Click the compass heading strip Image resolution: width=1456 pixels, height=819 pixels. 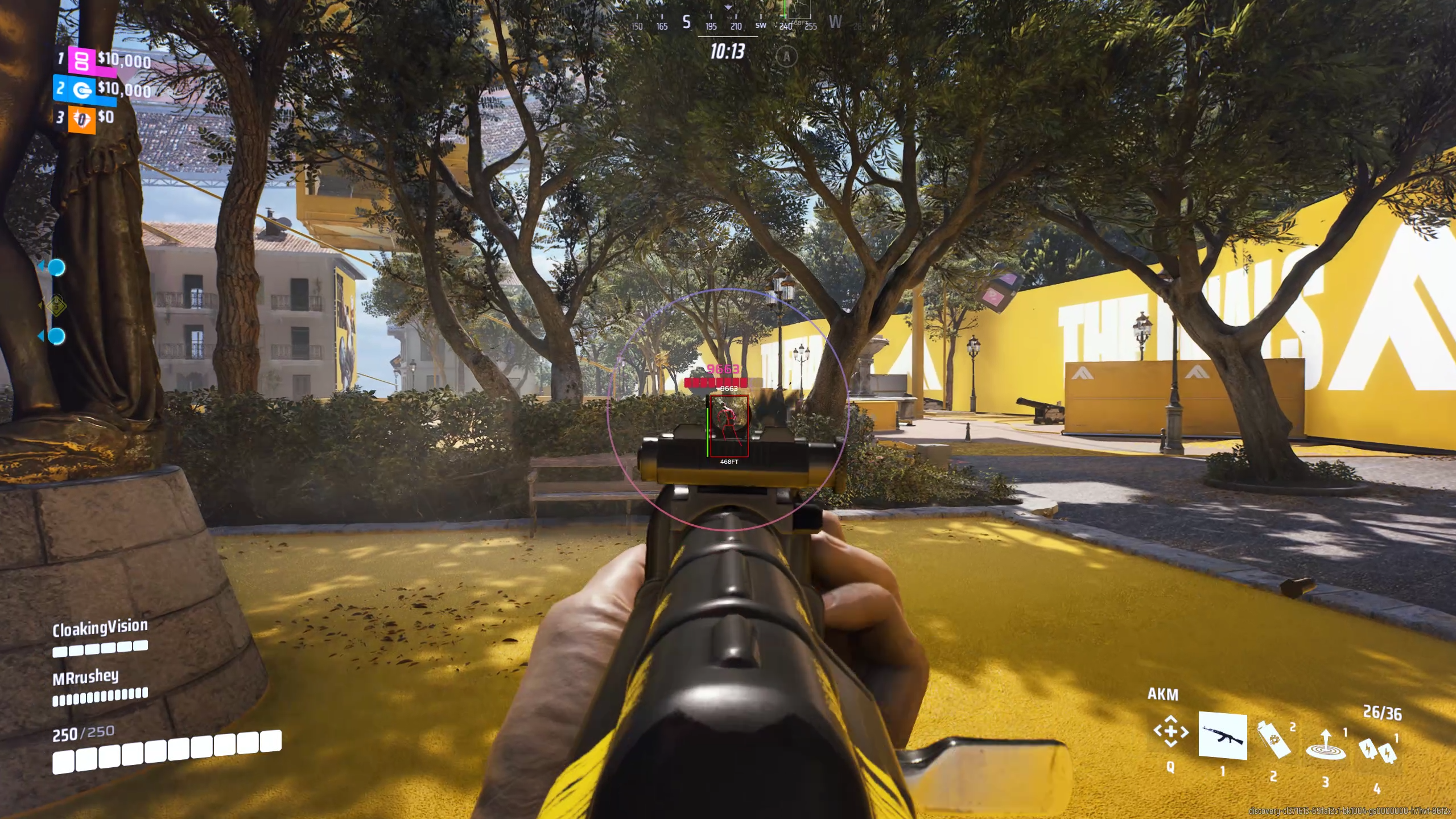coord(734,24)
